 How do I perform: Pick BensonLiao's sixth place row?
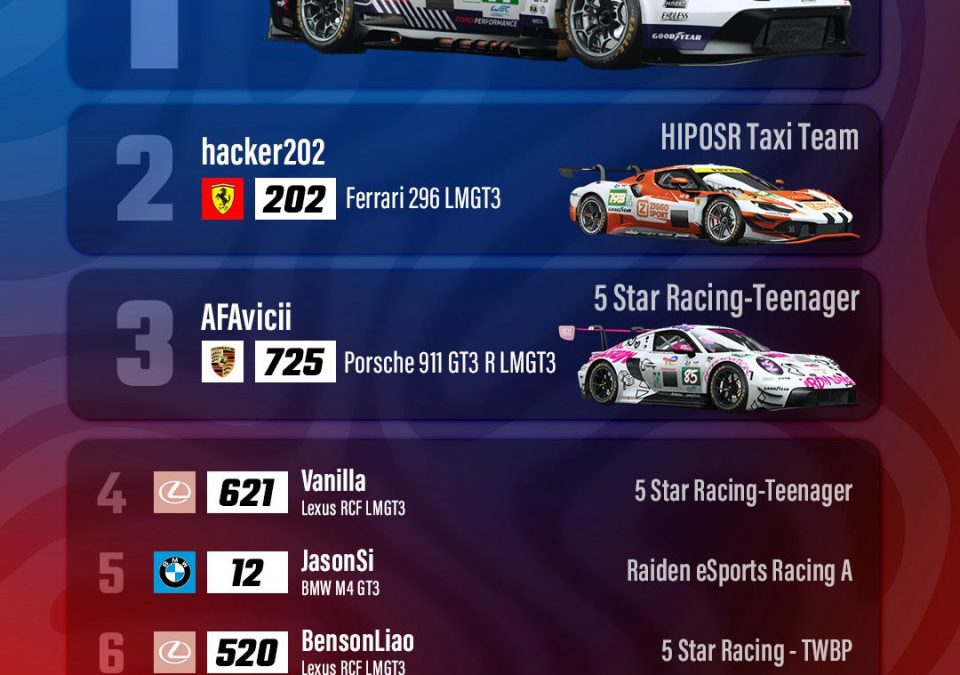click(474, 652)
